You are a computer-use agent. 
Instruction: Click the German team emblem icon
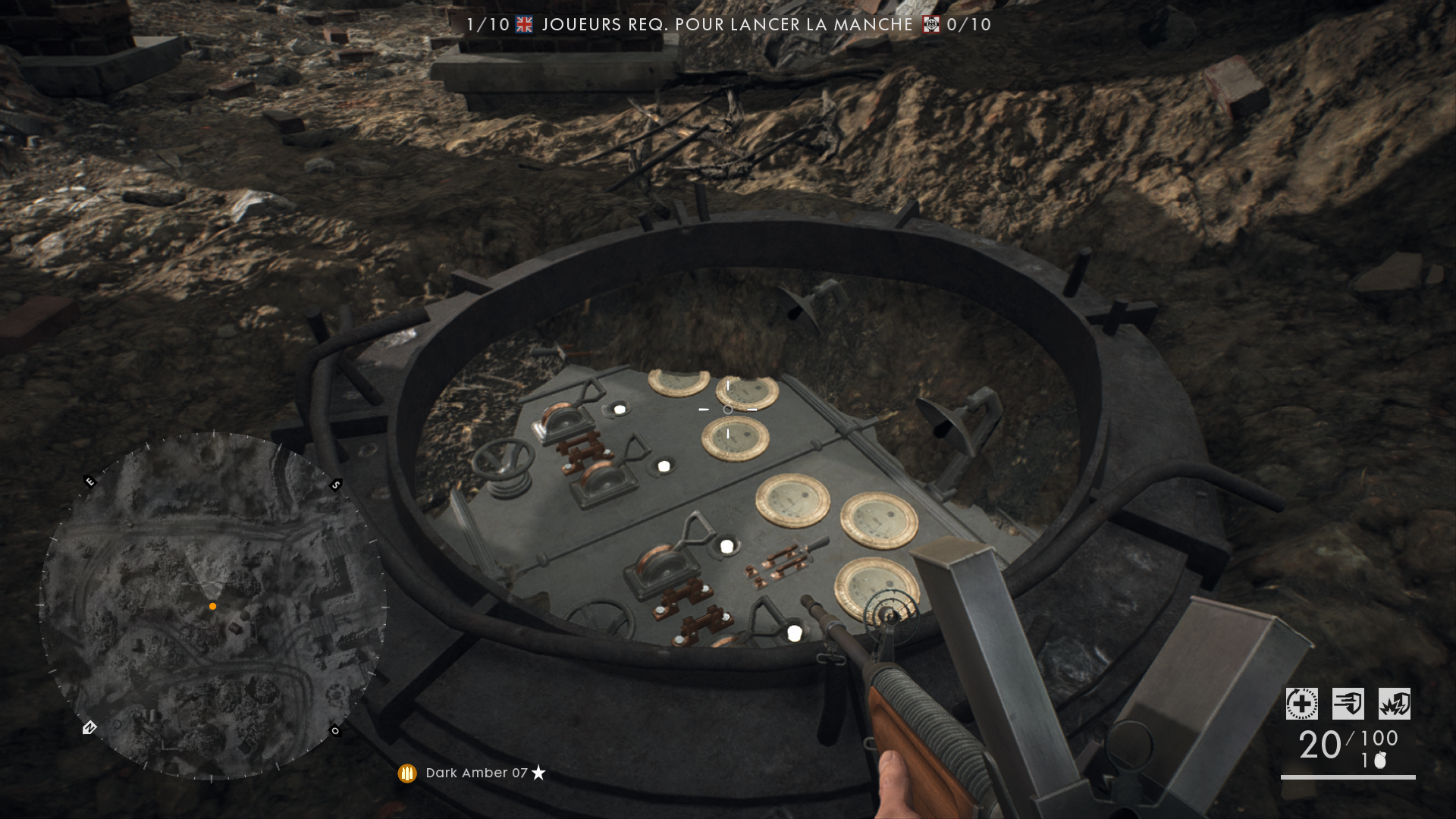click(930, 24)
